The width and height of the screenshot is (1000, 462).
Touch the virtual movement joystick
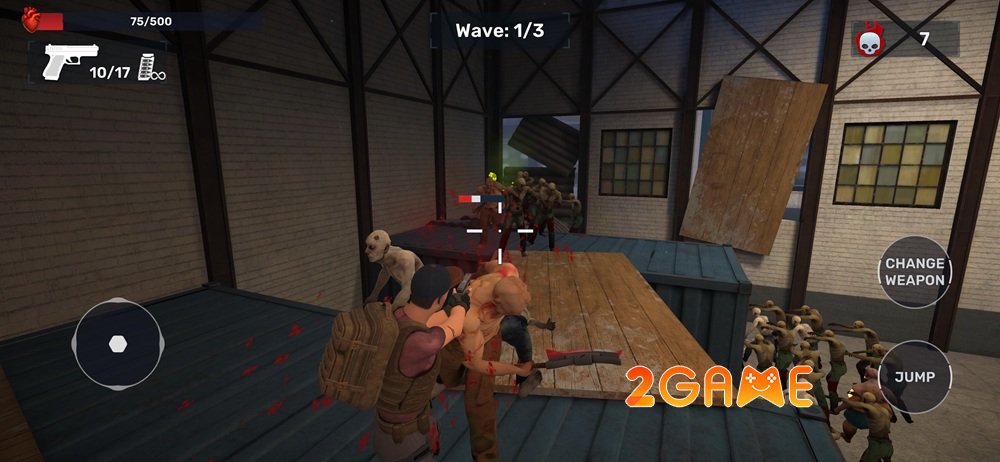click(117, 343)
